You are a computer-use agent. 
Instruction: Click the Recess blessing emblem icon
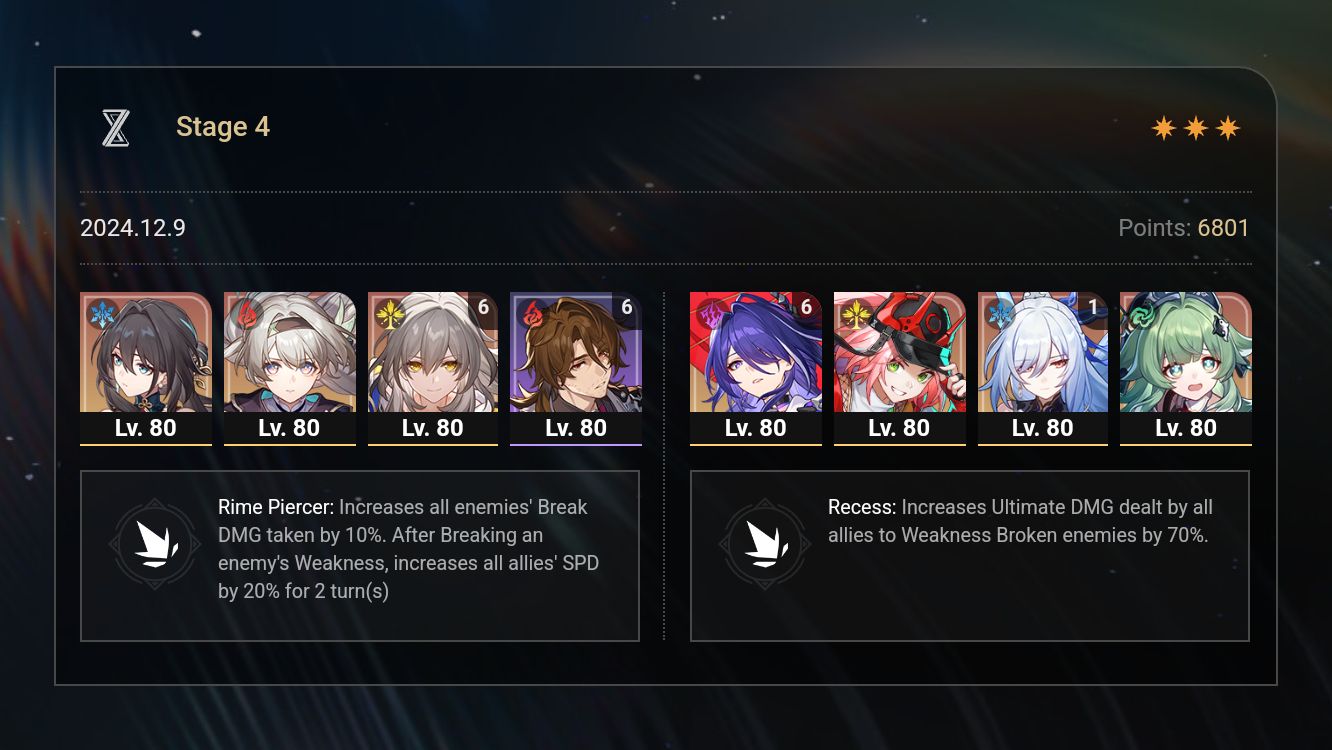click(765, 543)
